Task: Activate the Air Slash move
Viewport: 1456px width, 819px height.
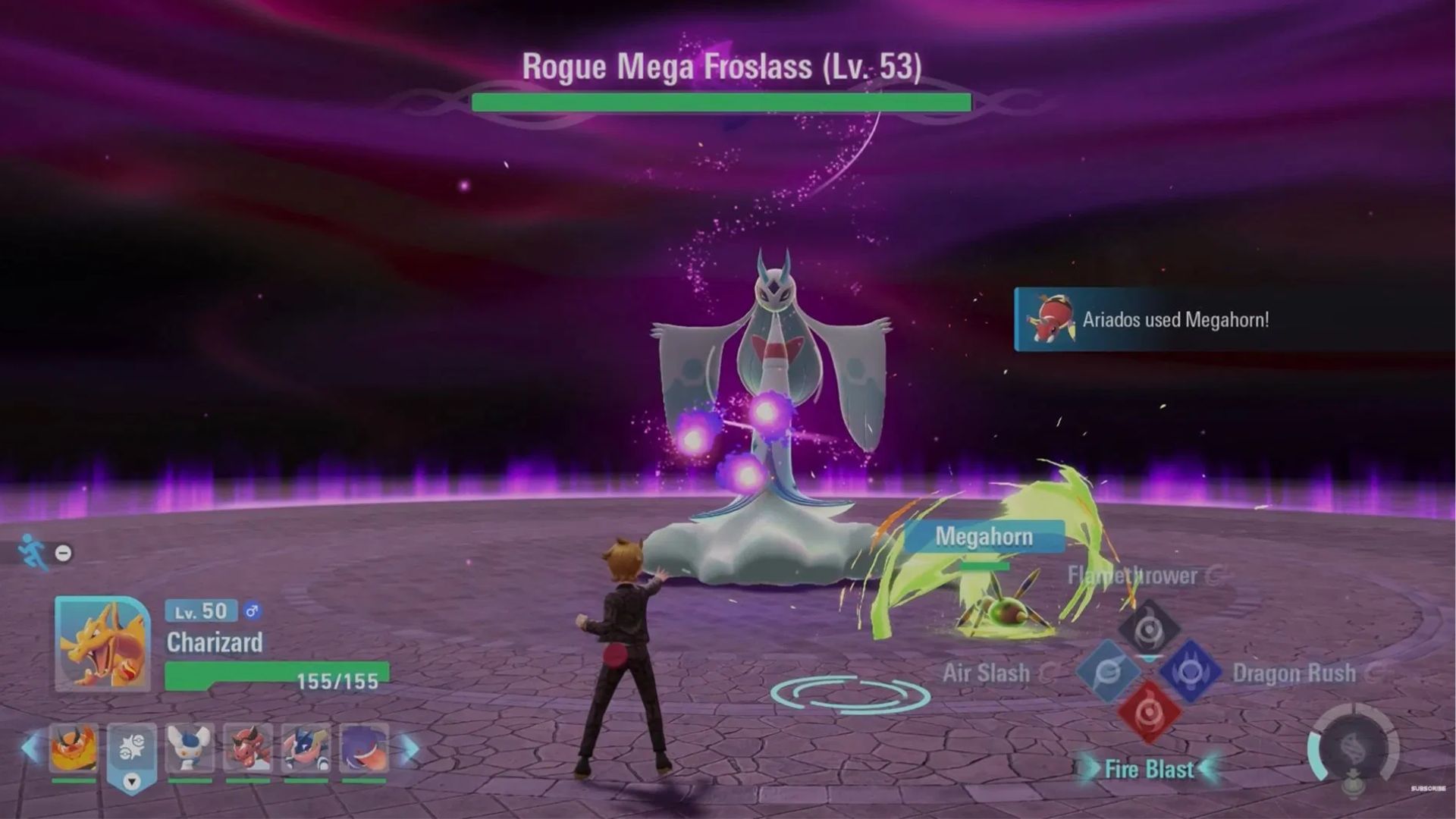Action: (x=1108, y=671)
